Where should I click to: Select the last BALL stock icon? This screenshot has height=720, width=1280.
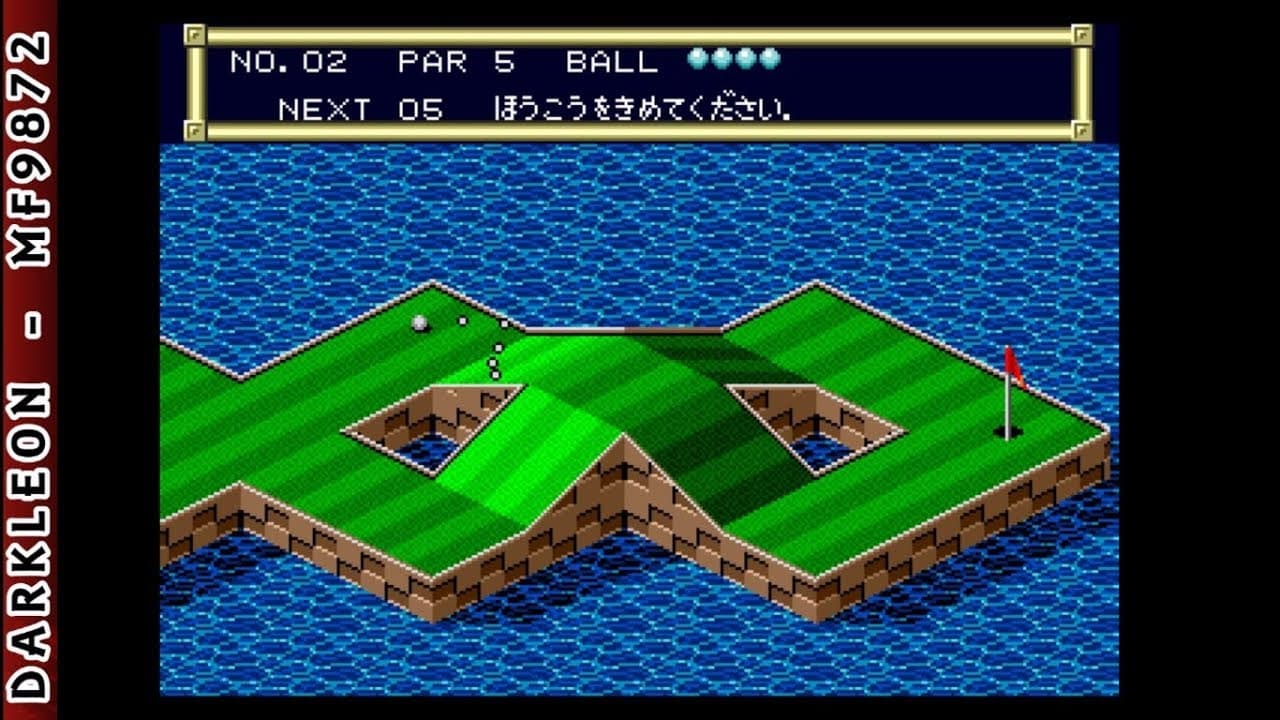[x=770, y=59]
